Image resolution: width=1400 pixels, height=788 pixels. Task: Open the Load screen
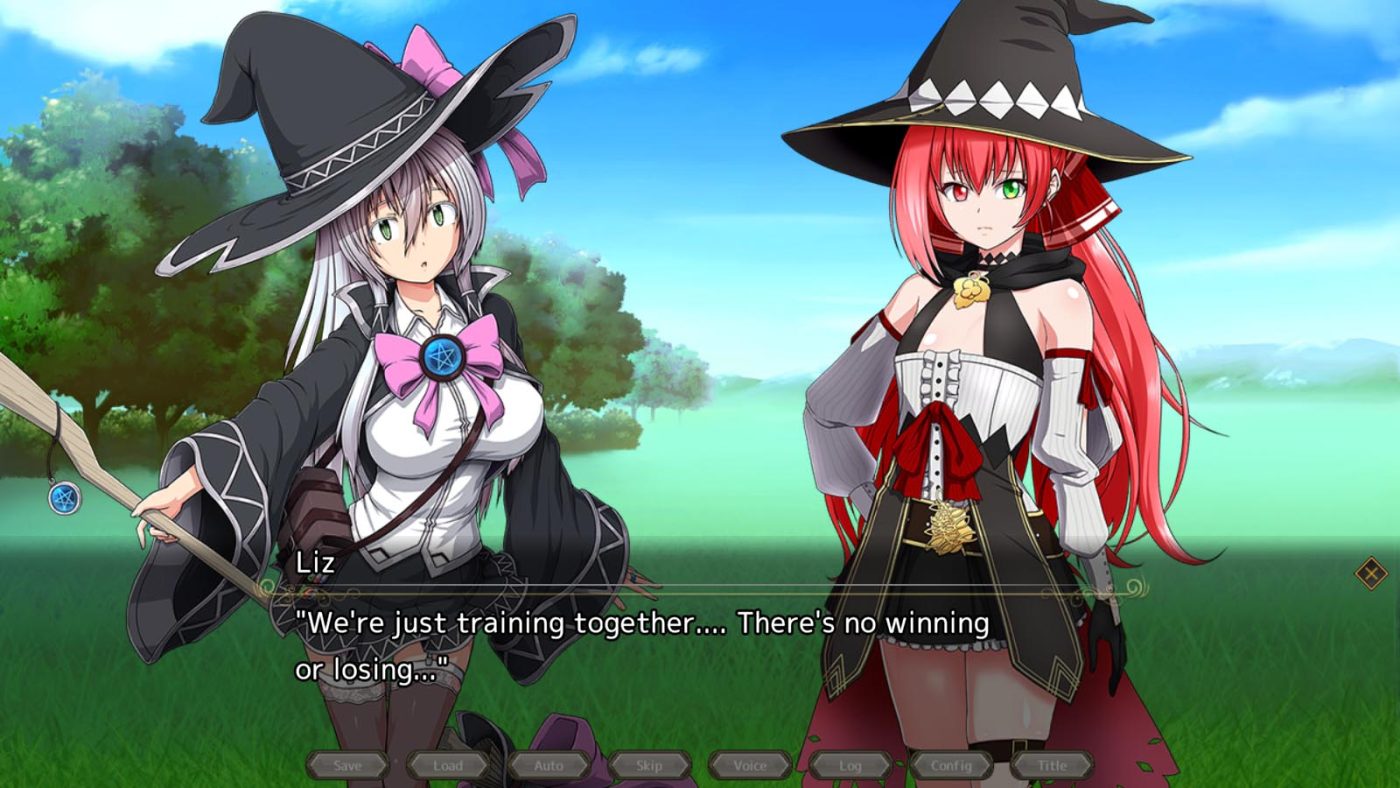pos(449,765)
